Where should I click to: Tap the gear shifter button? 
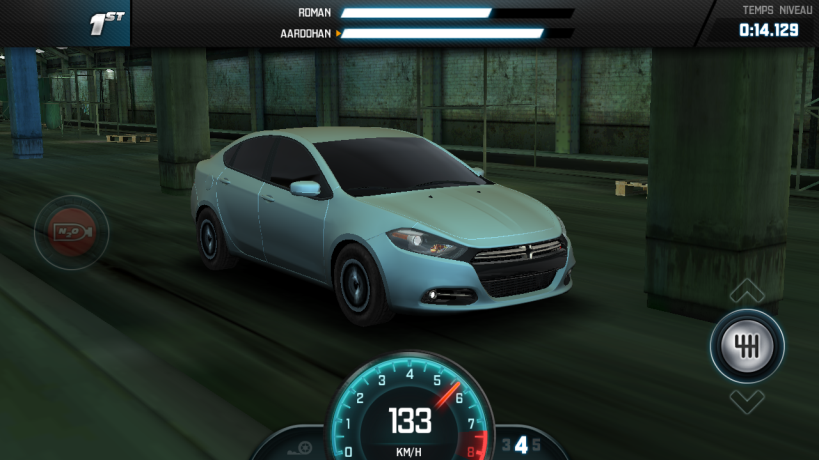tap(747, 346)
